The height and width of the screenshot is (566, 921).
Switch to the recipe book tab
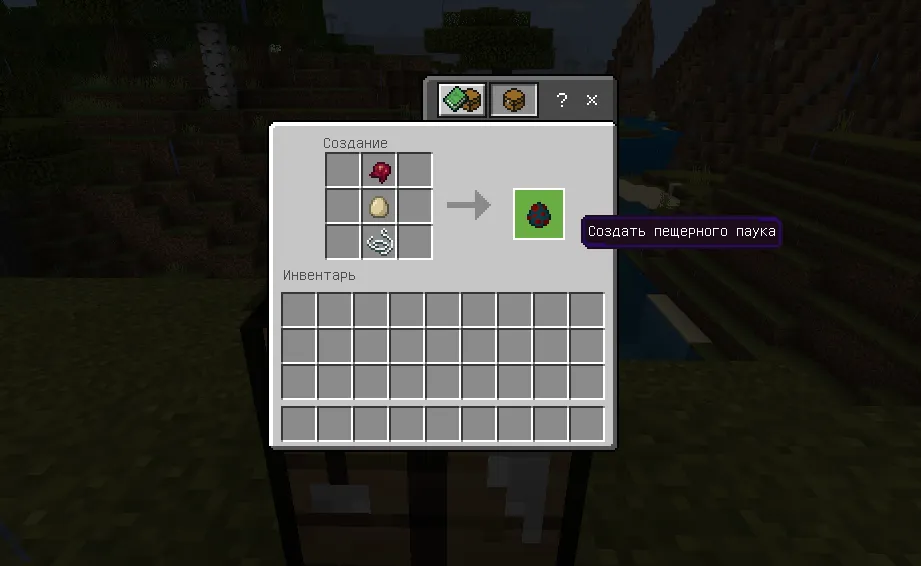[462, 100]
